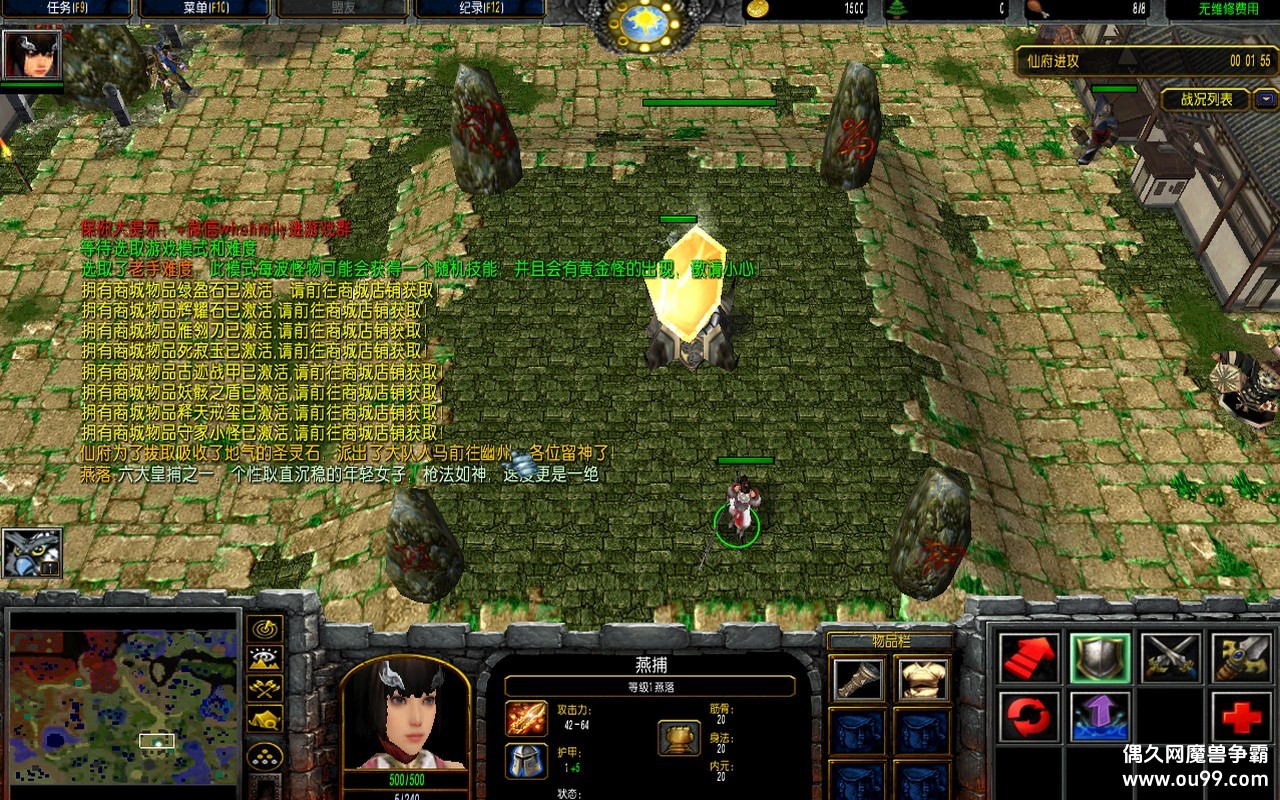Use the telescope item in inventory
Image resolution: width=1280 pixels, height=800 pixels.
click(x=859, y=679)
